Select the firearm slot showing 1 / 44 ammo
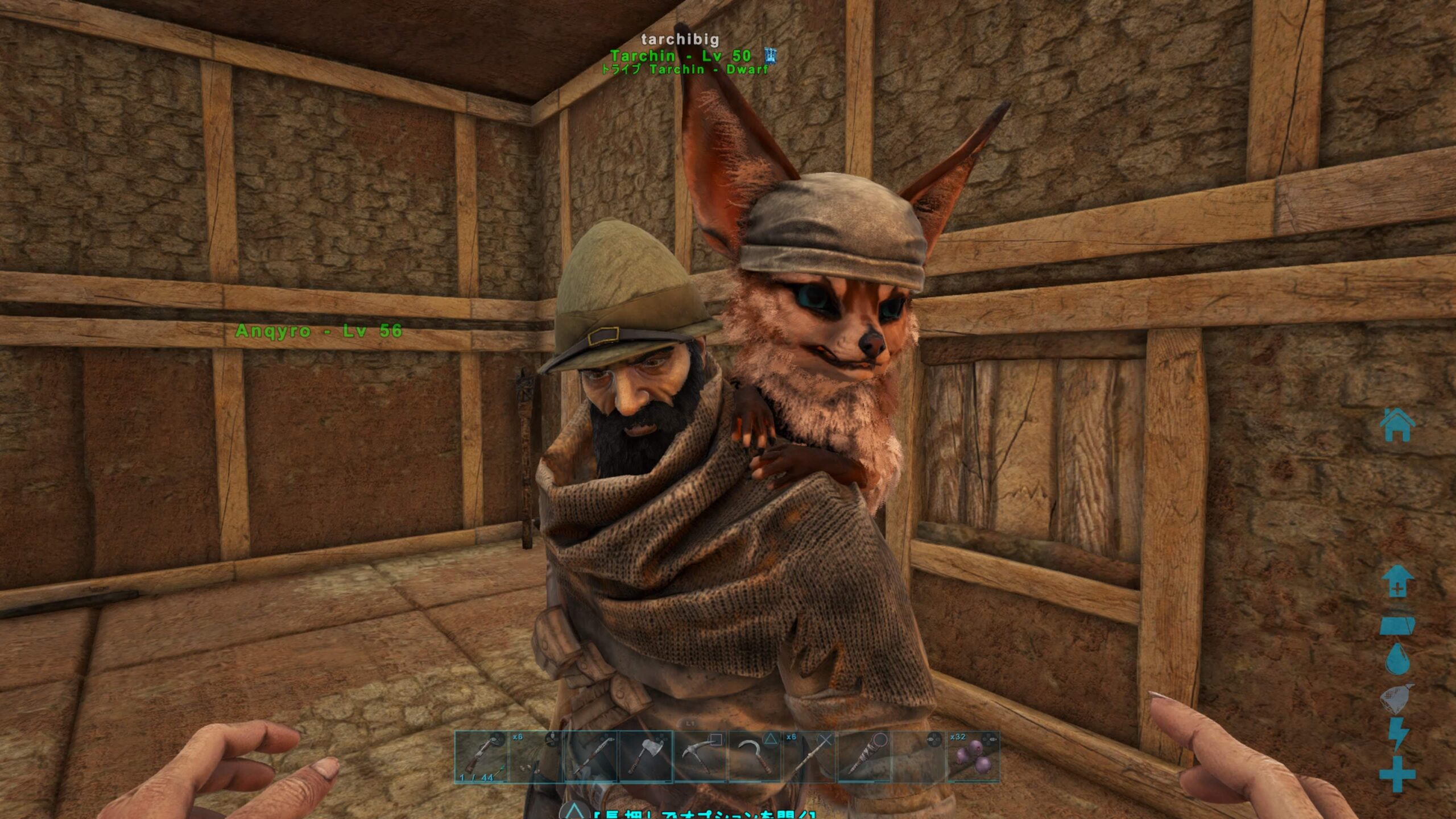The image size is (1456, 819). pyautogui.click(x=481, y=757)
